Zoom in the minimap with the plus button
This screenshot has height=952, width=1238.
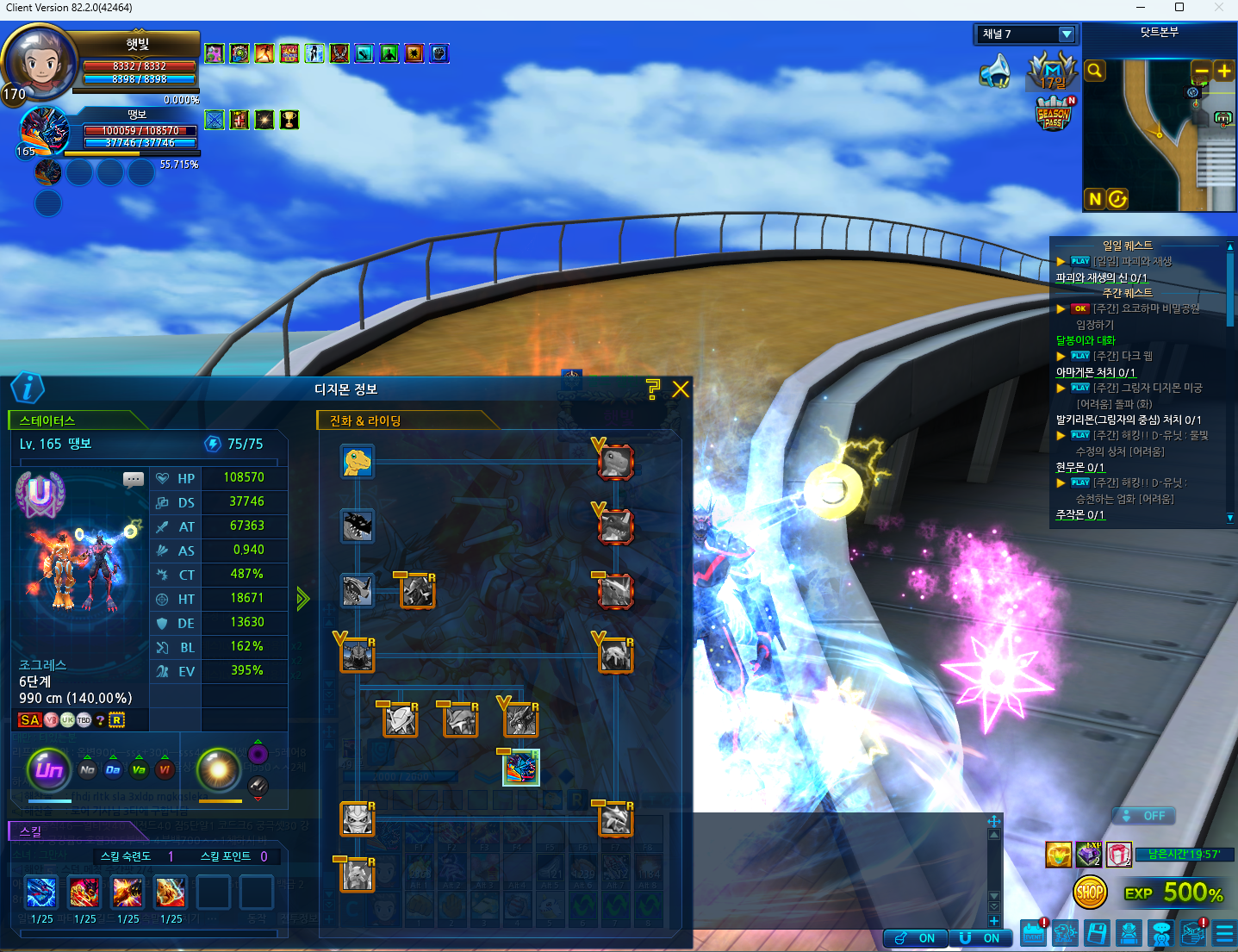click(x=1223, y=71)
